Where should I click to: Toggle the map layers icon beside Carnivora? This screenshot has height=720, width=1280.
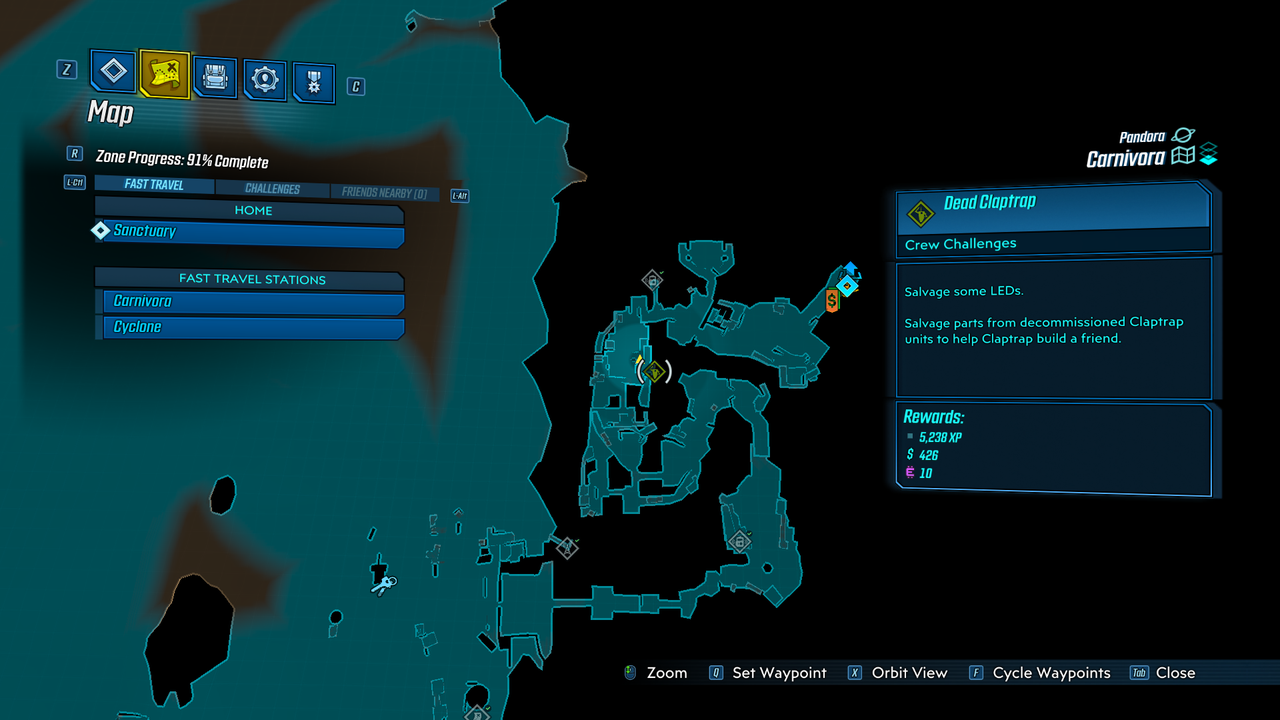pos(1209,155)
